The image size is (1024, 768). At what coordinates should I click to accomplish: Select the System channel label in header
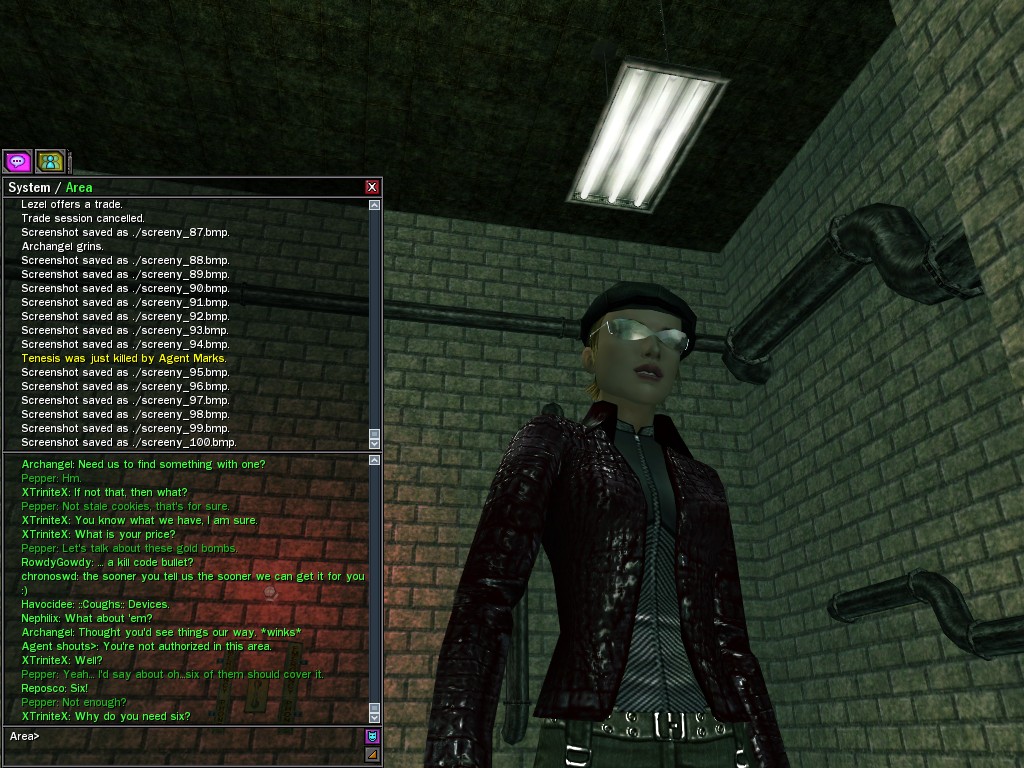29,187
